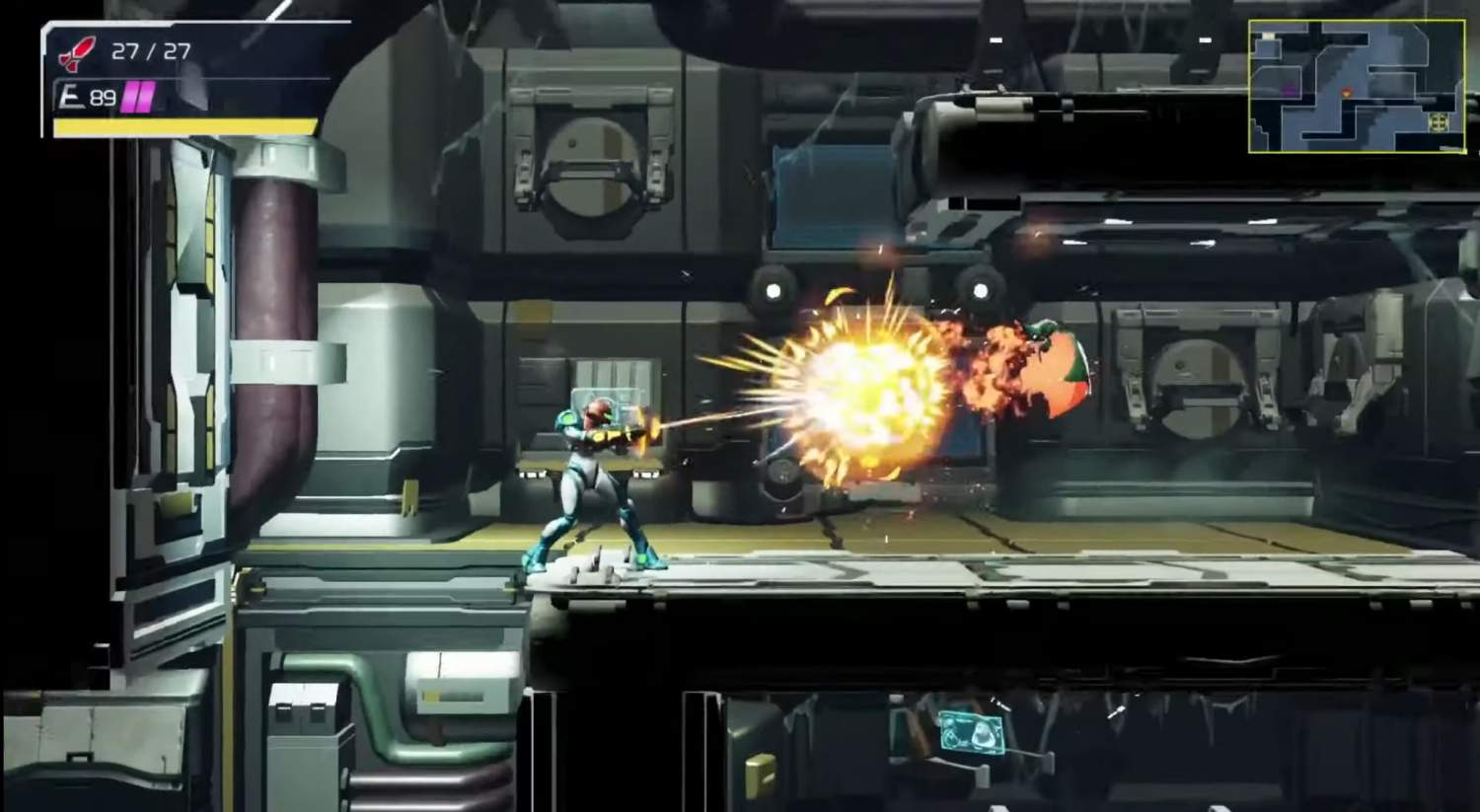Image resolution: width=1480 pixels, height=812 pixels.
Task: Select the white item room on the minimap
Action: coord(1267,36)
